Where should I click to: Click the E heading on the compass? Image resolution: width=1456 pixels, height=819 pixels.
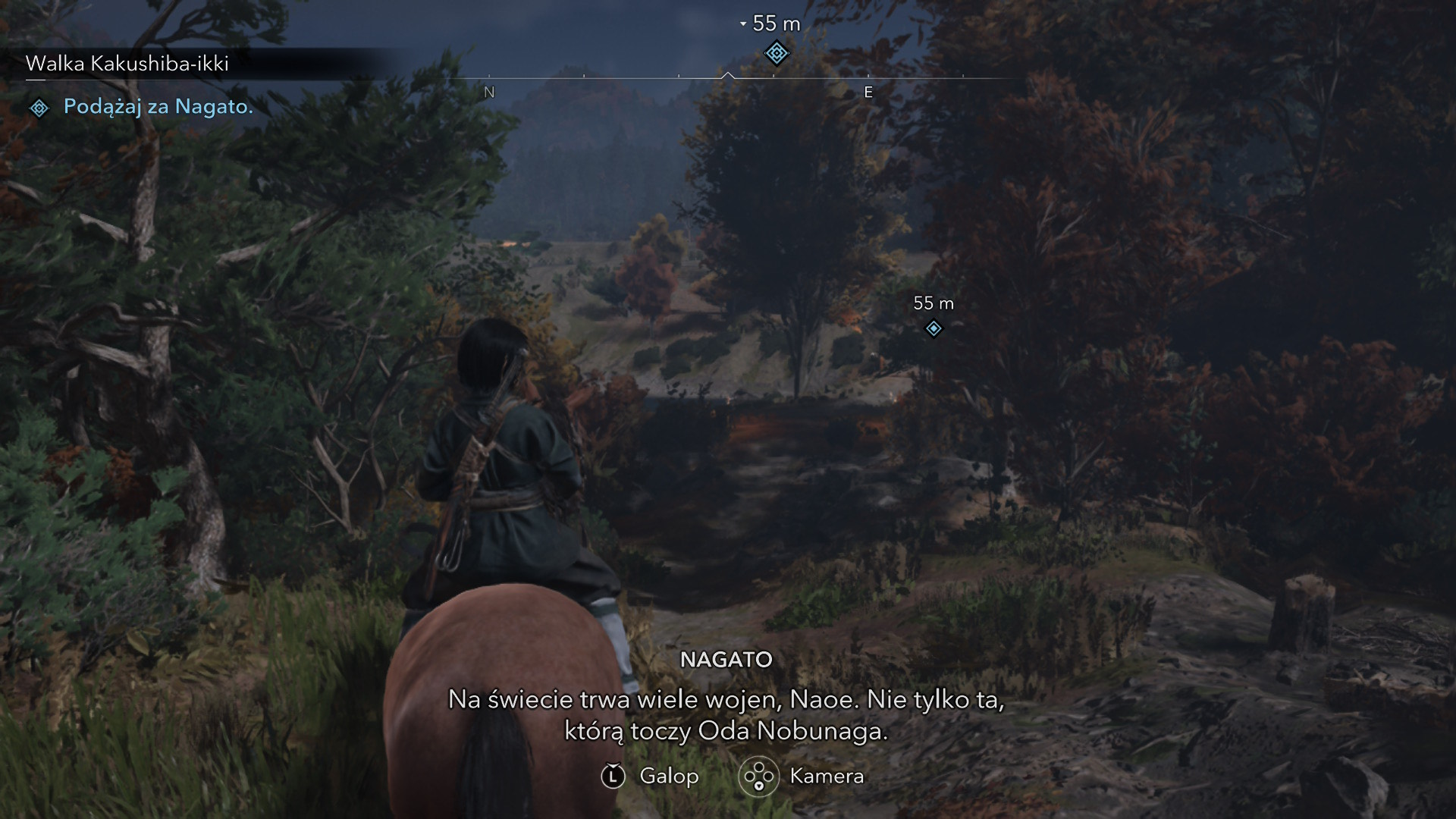tap(868, 93)
